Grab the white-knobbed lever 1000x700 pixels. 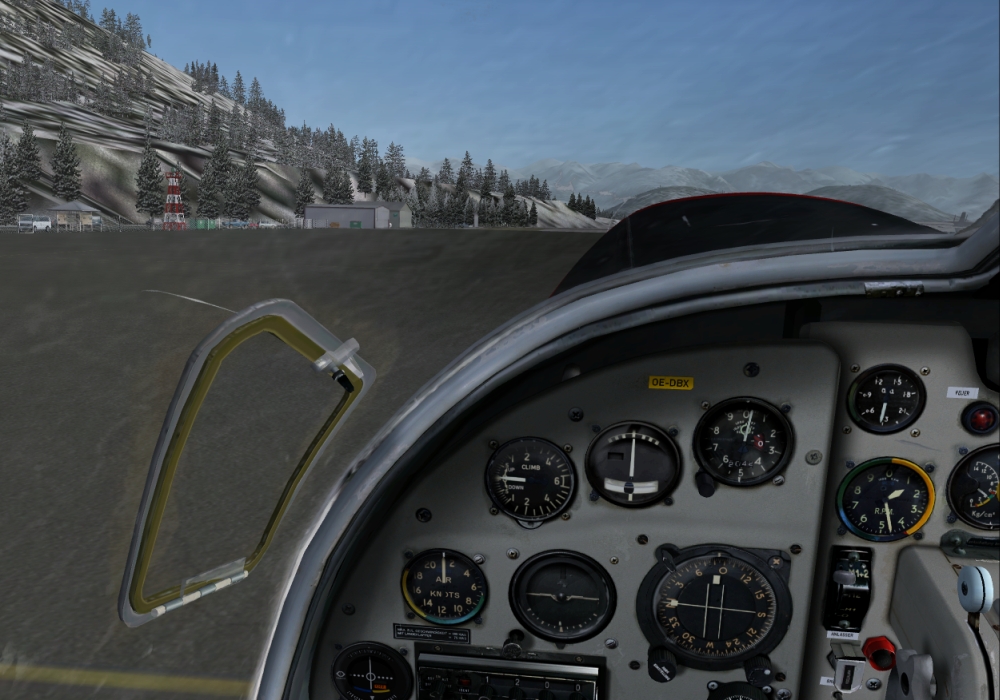point(975,588)
